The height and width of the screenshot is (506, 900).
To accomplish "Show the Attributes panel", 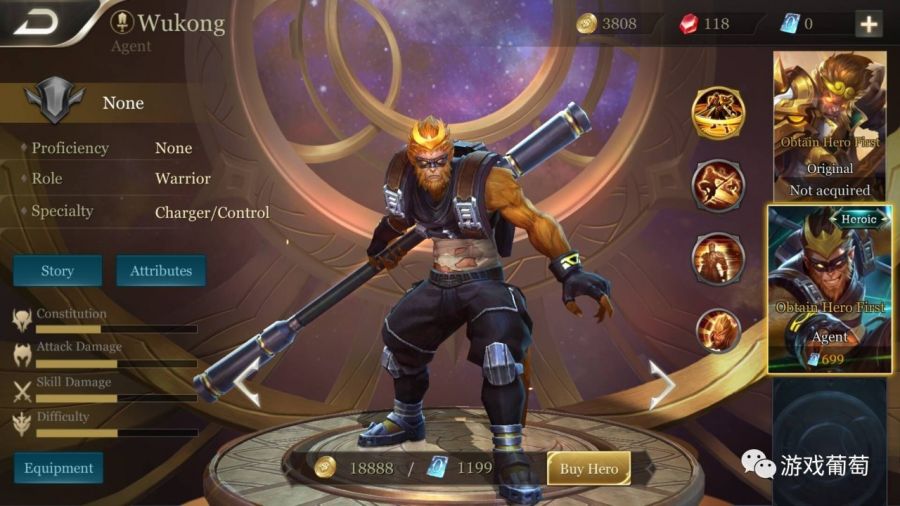I will [161, 271].
